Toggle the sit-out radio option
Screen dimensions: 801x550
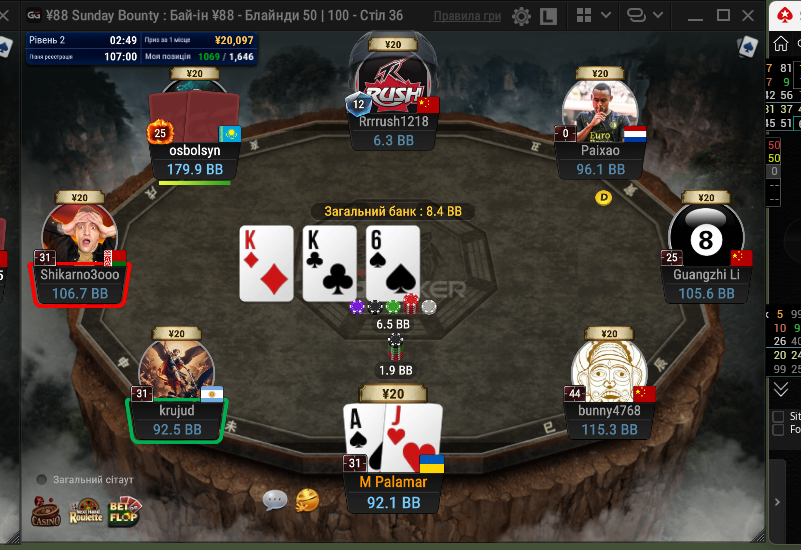click(x=42, y=480)
